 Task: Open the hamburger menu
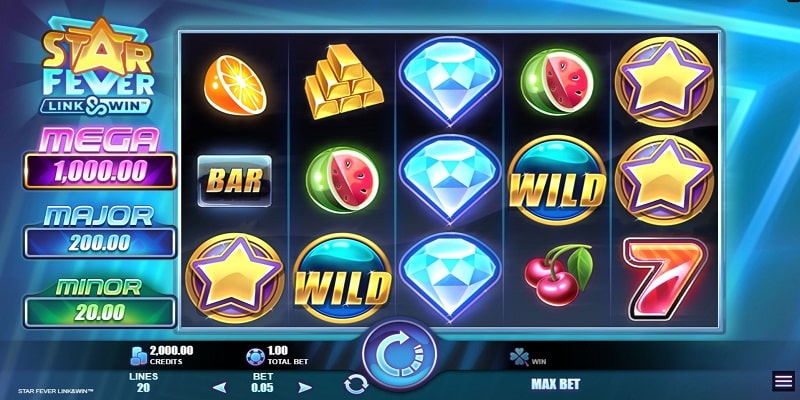tap(783, 381)
